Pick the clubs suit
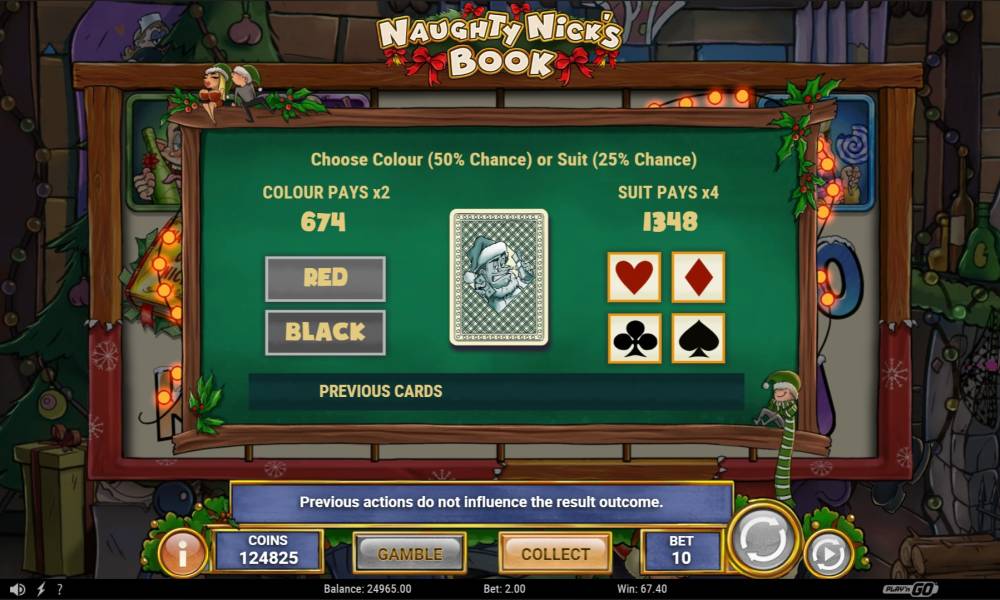The height and width of the screenshot is (600, 1000). tap(634, 339)
